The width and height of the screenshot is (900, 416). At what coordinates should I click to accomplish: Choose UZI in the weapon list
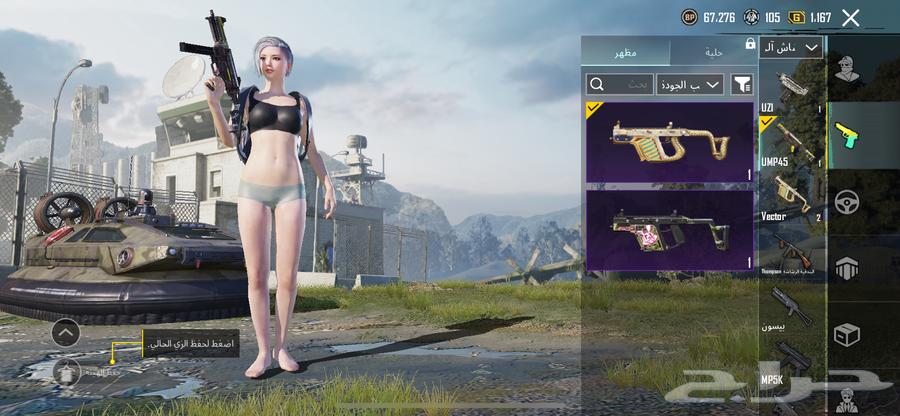(792, 88)
